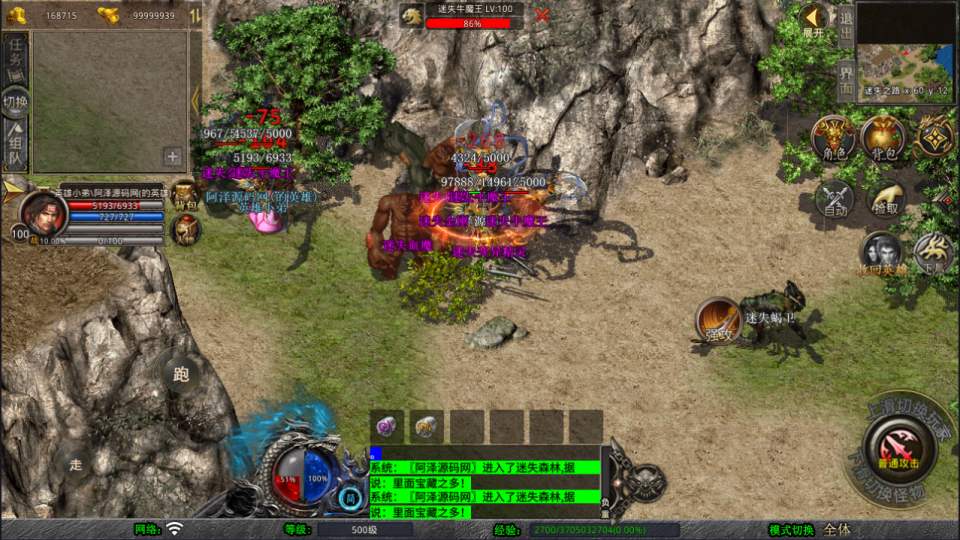Click the plus button in quest panel
The height and width of the screenshot is (540, 960).
[x=173, y=156]
